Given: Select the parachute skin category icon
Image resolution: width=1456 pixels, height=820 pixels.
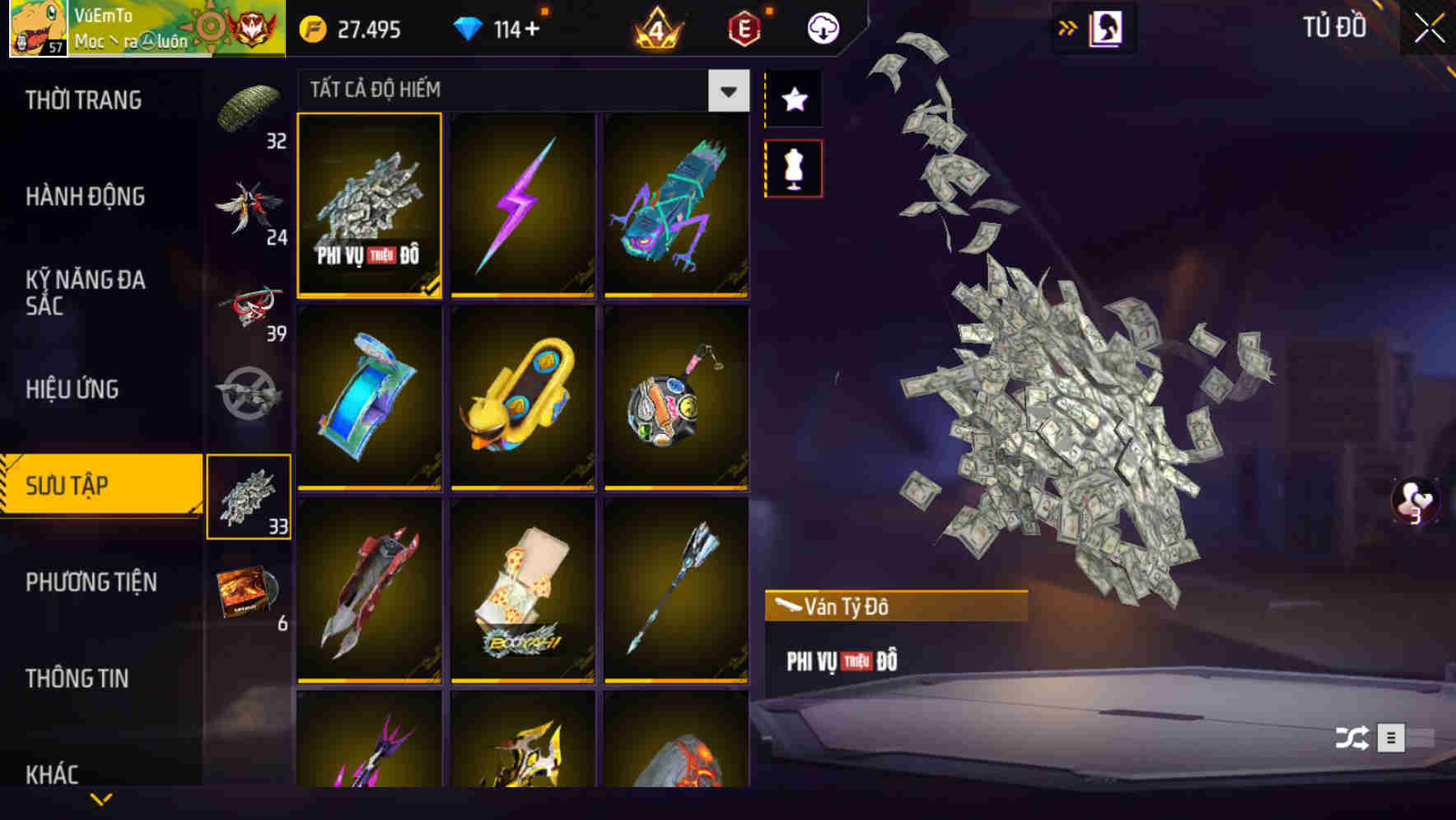Looking at the screenshot, I should 250,107.
